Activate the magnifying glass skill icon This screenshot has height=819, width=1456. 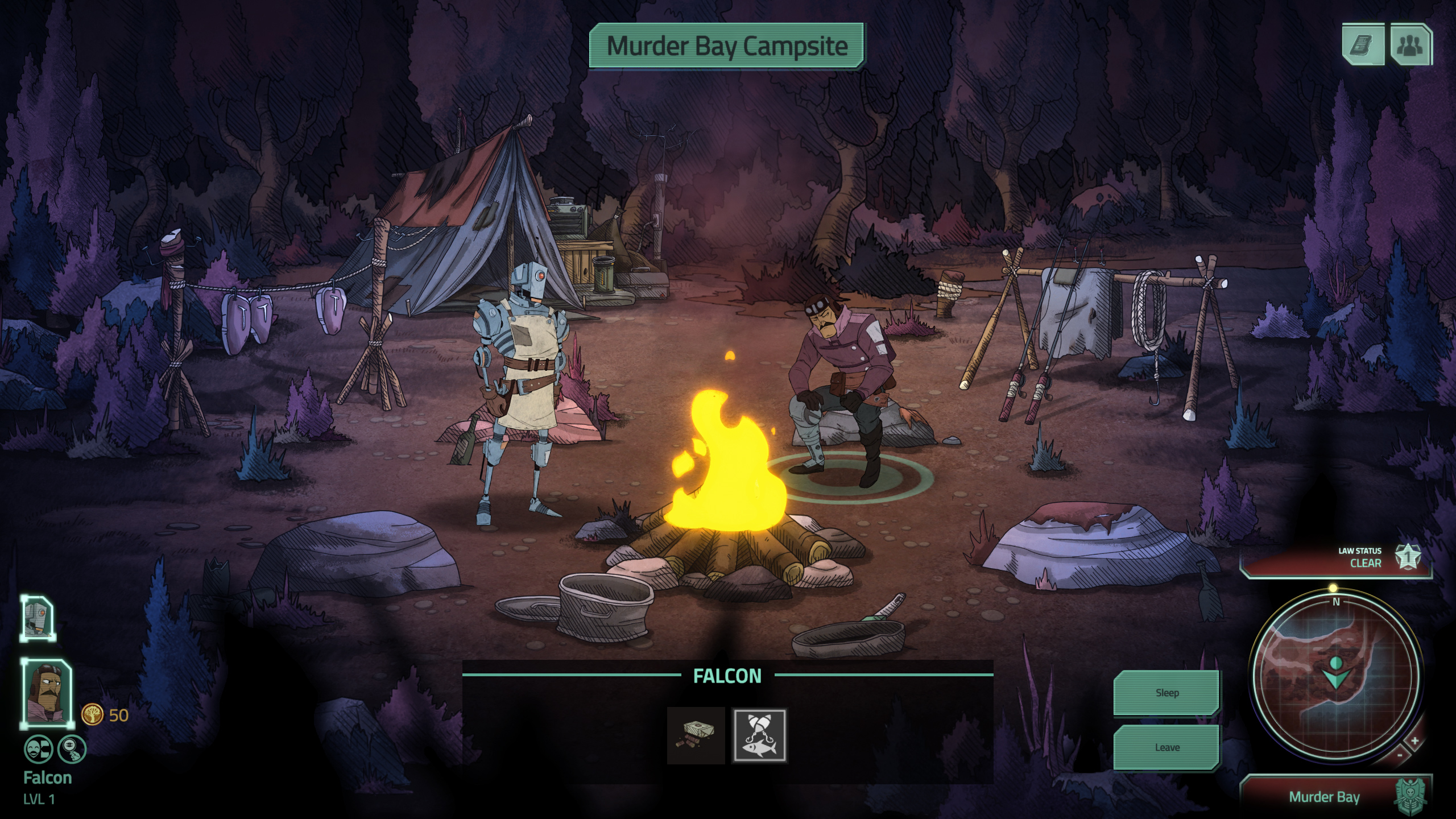tap(72, 749)
